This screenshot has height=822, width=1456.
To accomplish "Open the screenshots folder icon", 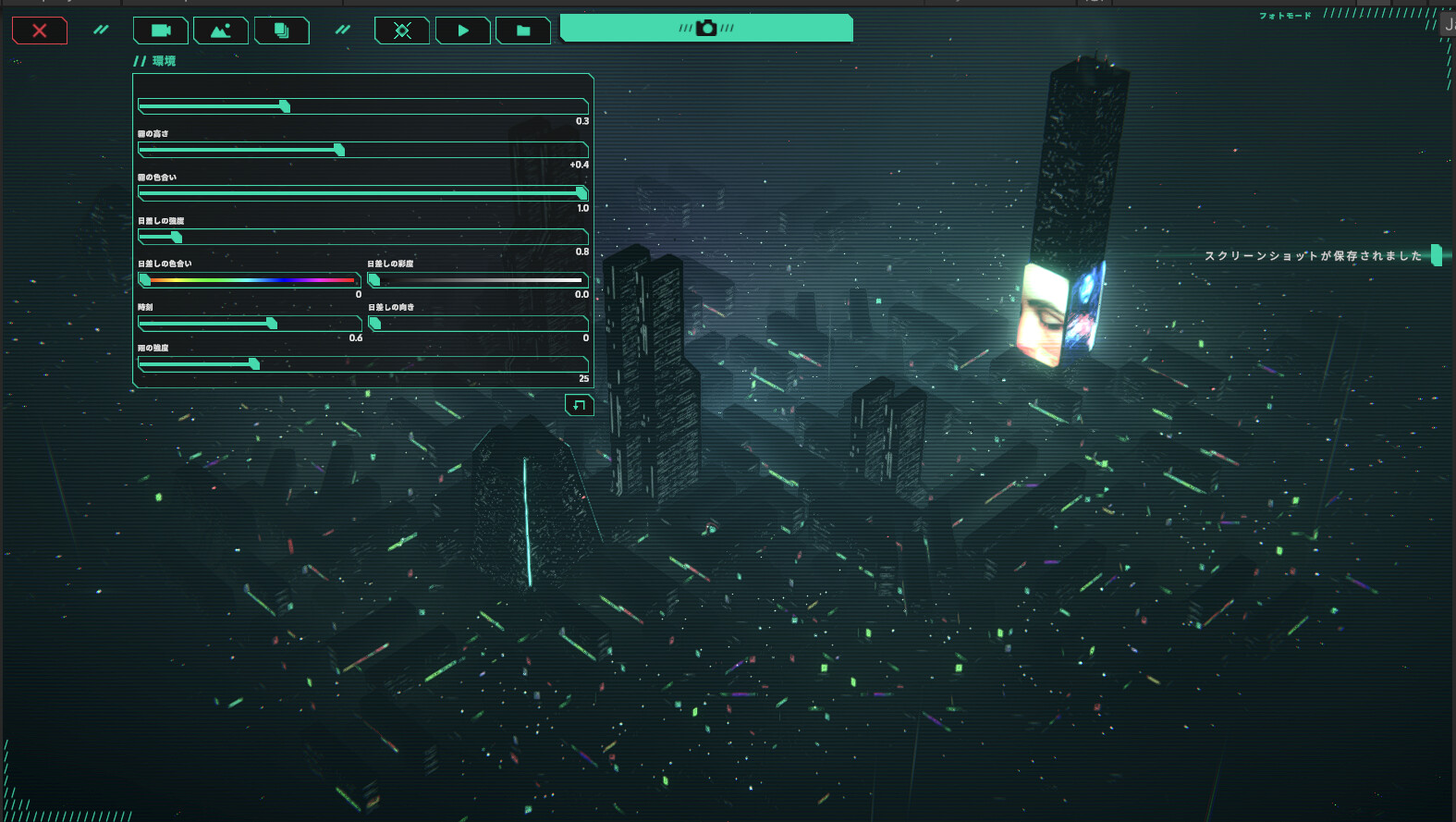I will [x=522, y=30].
